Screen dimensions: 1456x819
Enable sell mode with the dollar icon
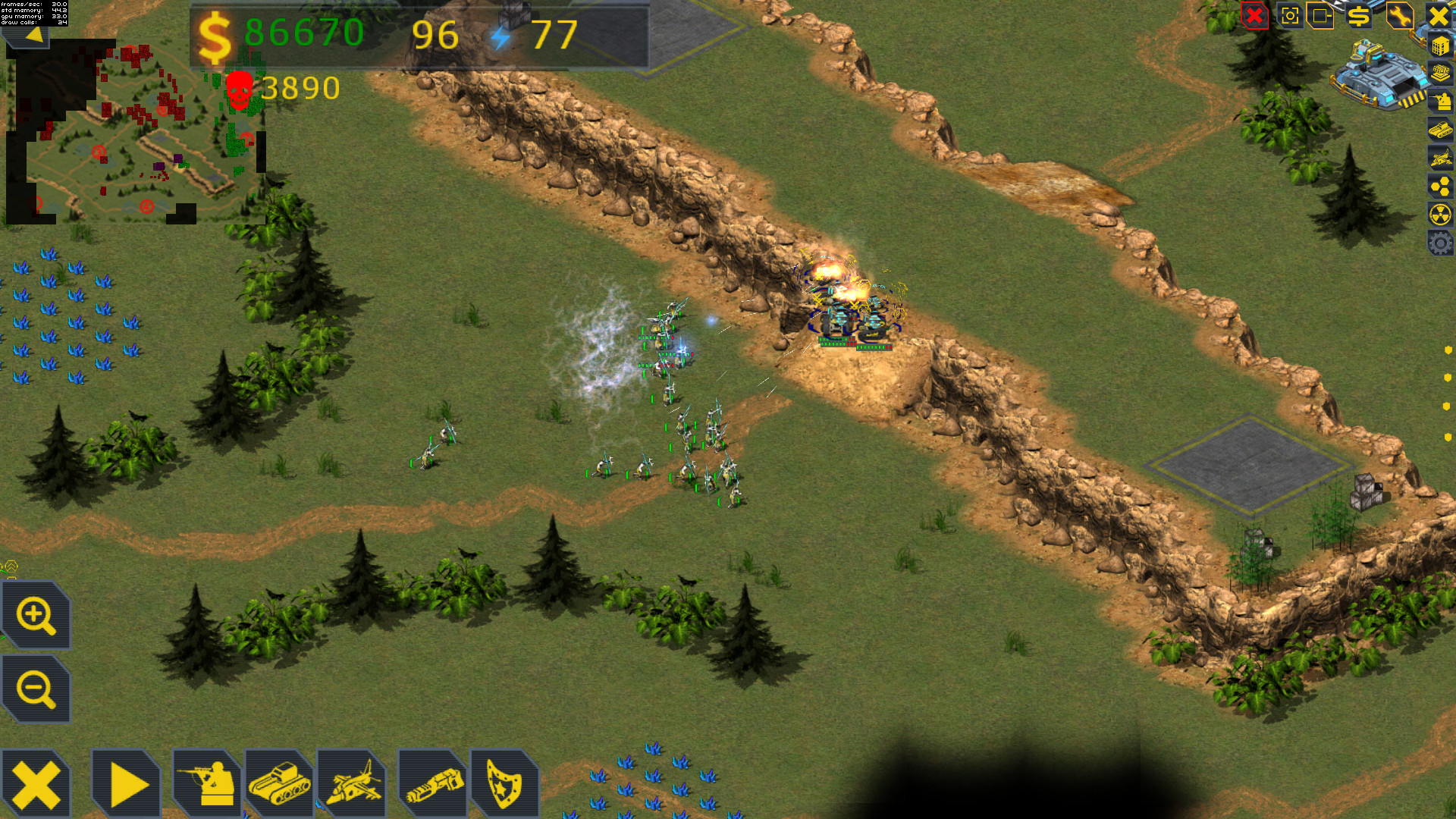pos(1360,16)
